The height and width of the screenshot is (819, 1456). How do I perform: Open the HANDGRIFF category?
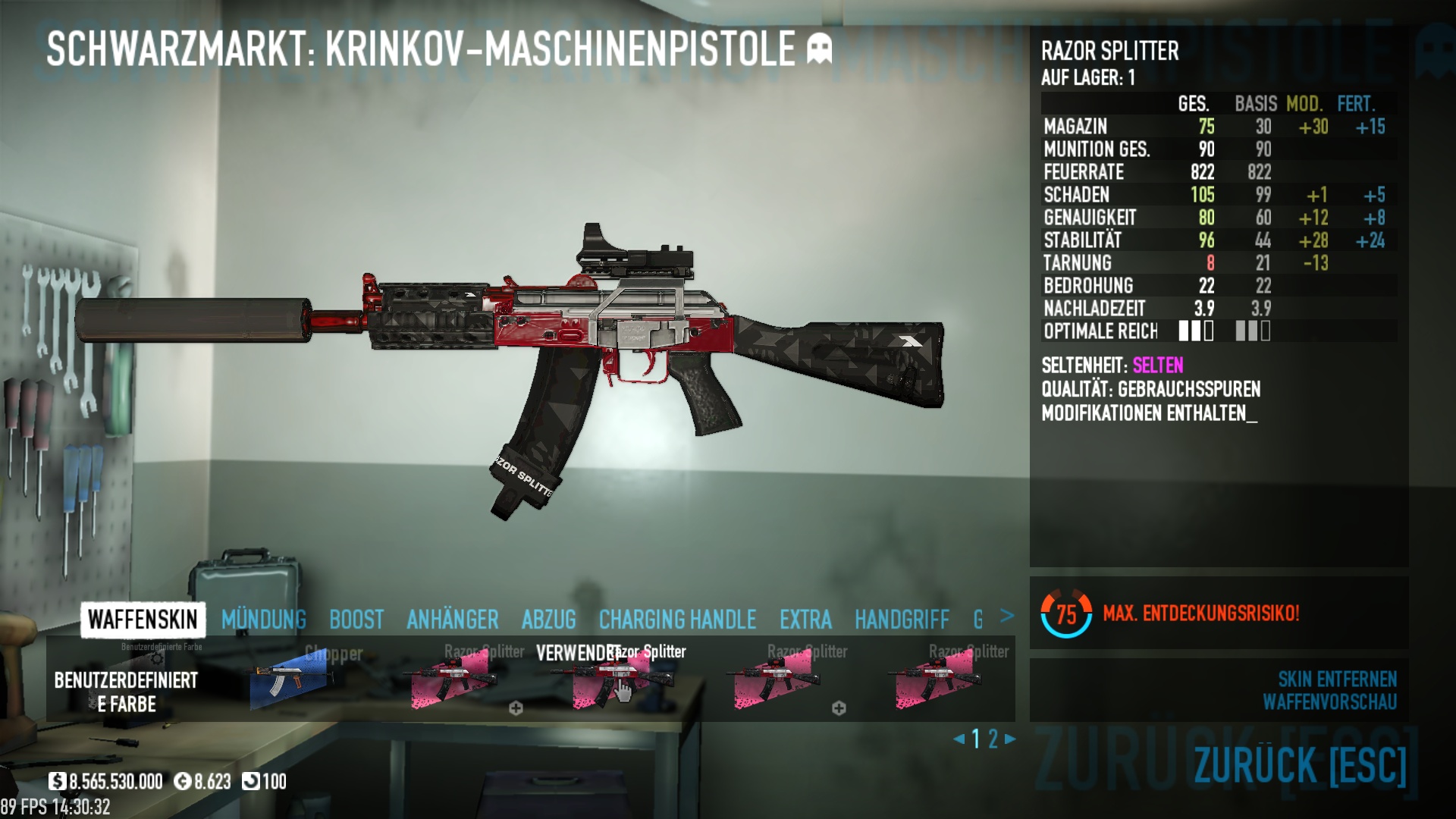pyautogui.click(x=902, y=620)
